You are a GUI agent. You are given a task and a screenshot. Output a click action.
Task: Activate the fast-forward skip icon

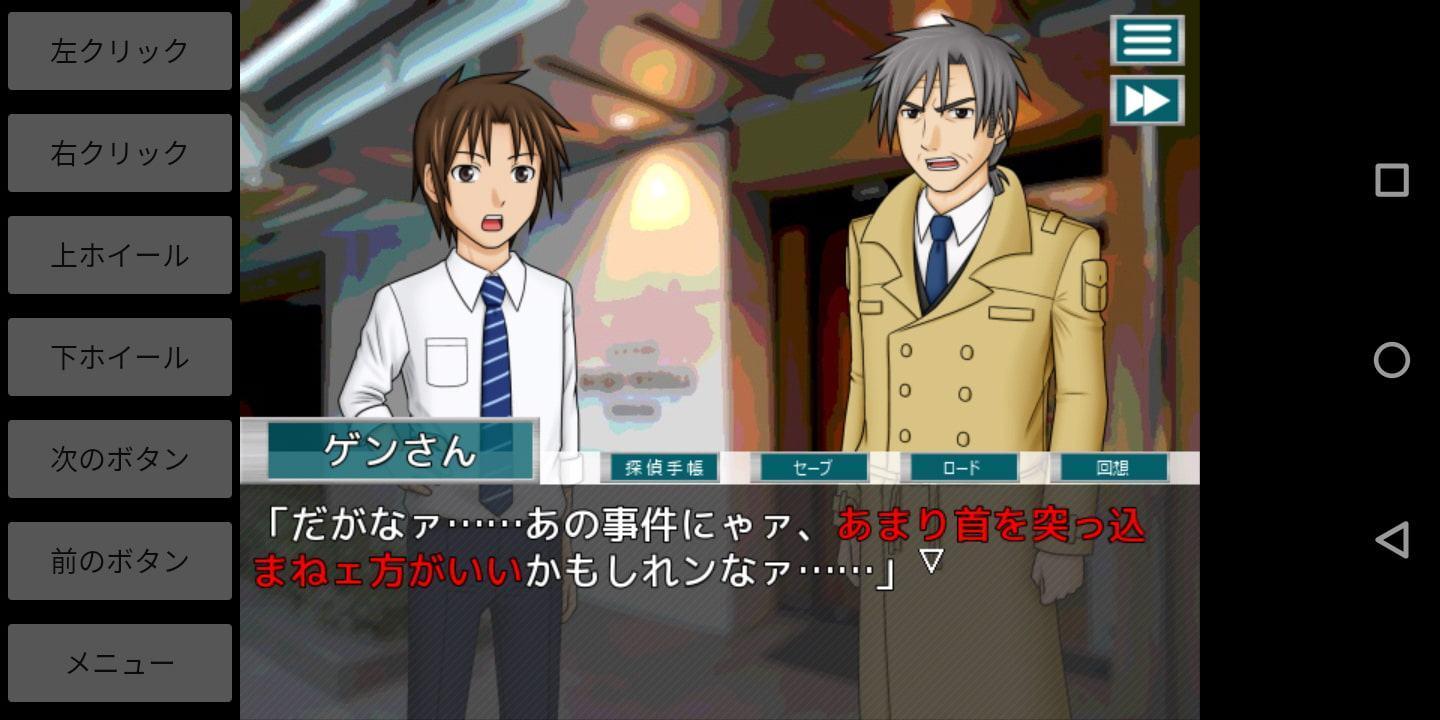1147,100
